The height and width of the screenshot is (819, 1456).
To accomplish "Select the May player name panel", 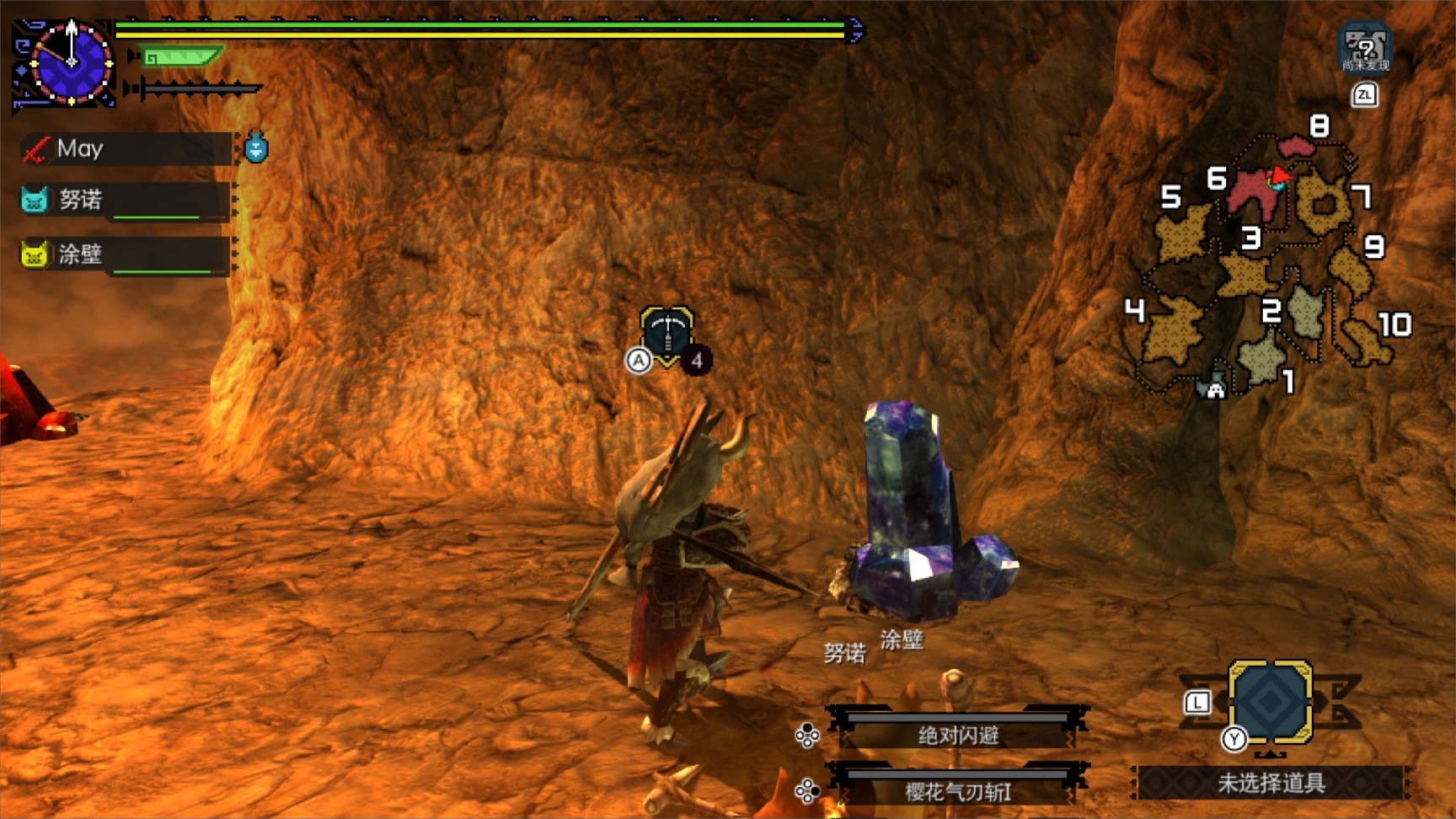I will (x=126, y=149).
